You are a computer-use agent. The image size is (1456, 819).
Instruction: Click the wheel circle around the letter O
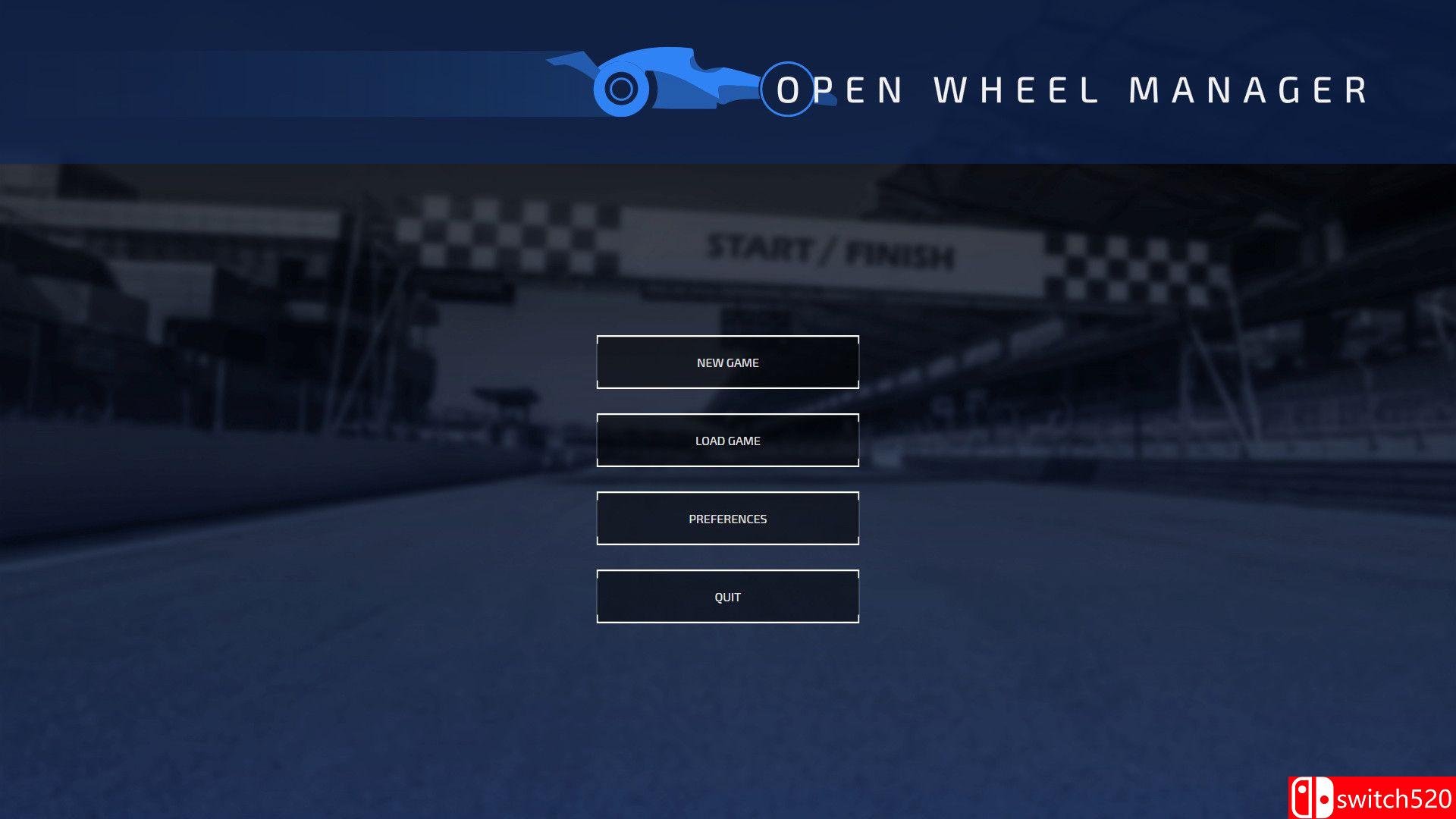coord(787,89)
